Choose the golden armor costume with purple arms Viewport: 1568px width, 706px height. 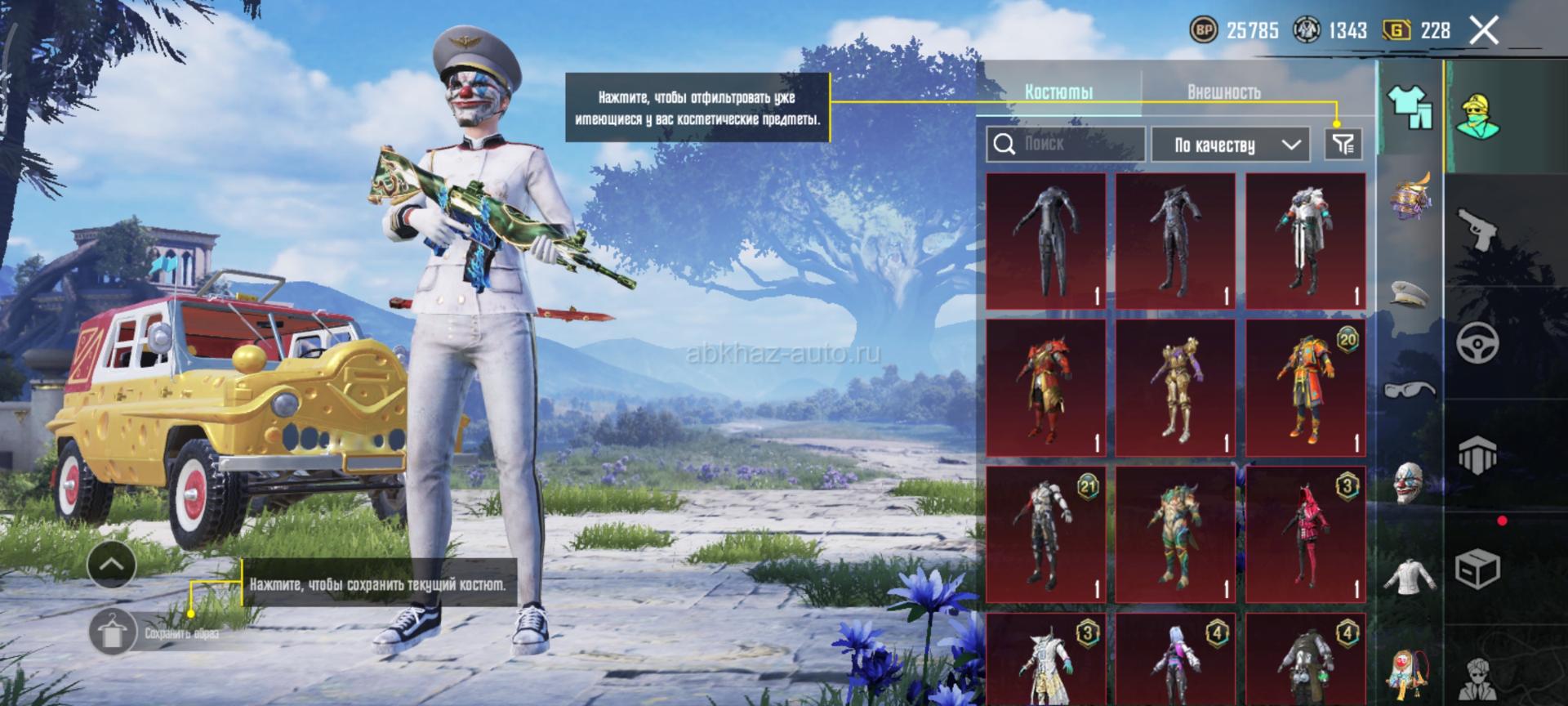coord(1175,388)
